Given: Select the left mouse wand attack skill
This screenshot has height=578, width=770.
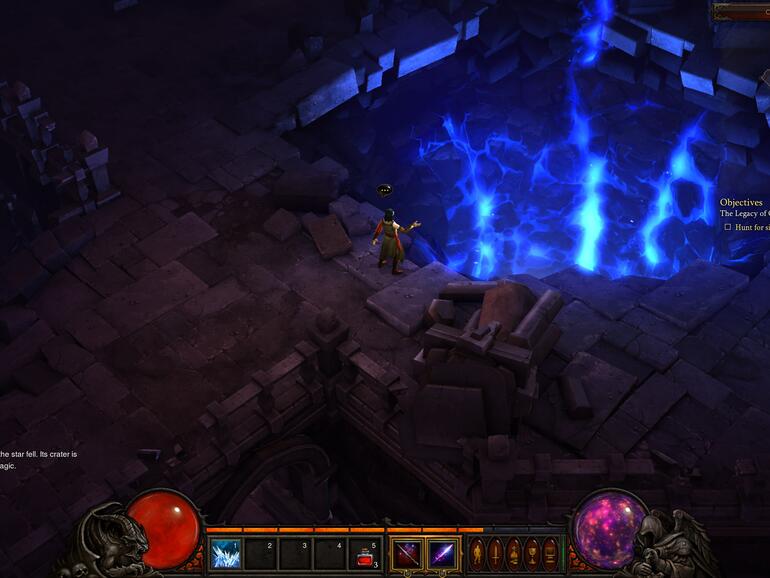Looking at the screenshot, I should point(407,554).
